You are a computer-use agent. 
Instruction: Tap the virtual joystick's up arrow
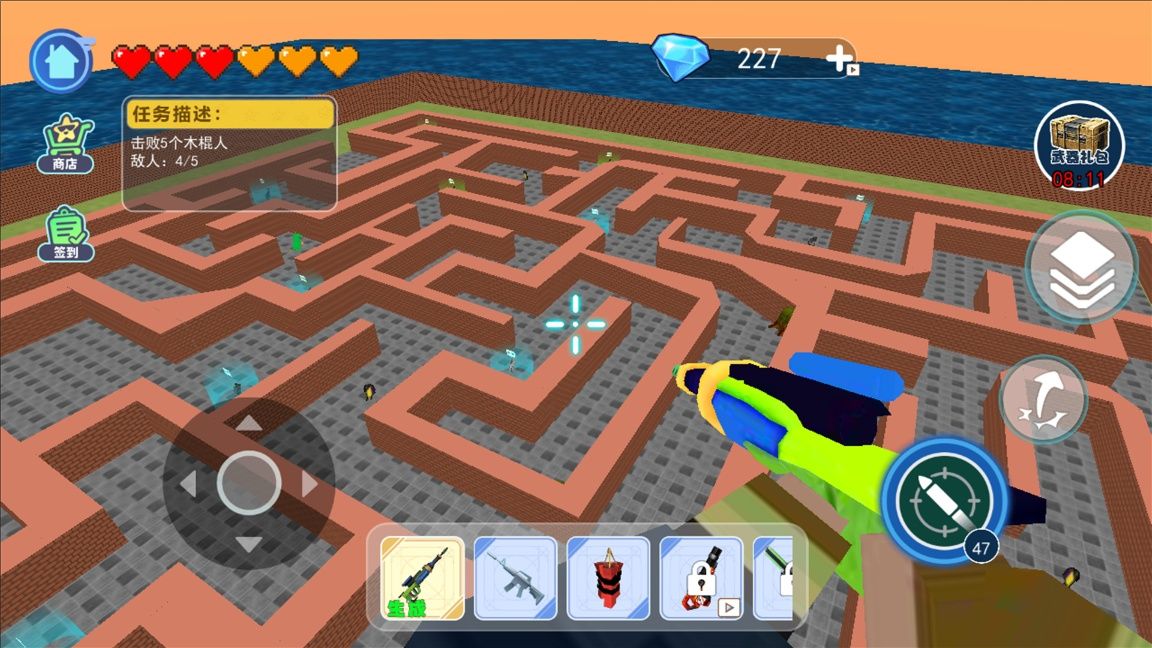coord(249,423)
